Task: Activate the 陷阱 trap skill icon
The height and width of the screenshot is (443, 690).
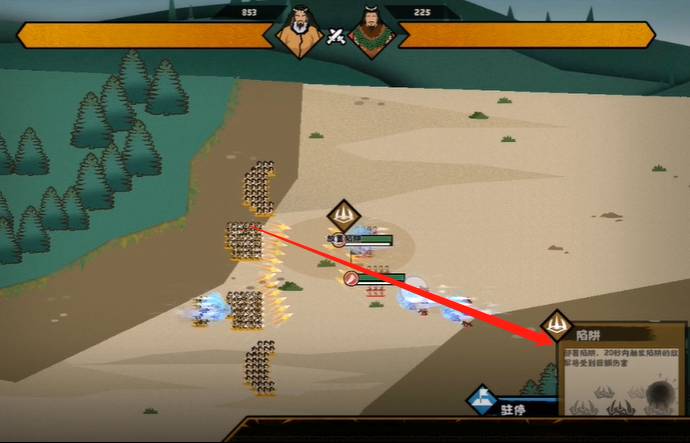Action: [557, 326]
